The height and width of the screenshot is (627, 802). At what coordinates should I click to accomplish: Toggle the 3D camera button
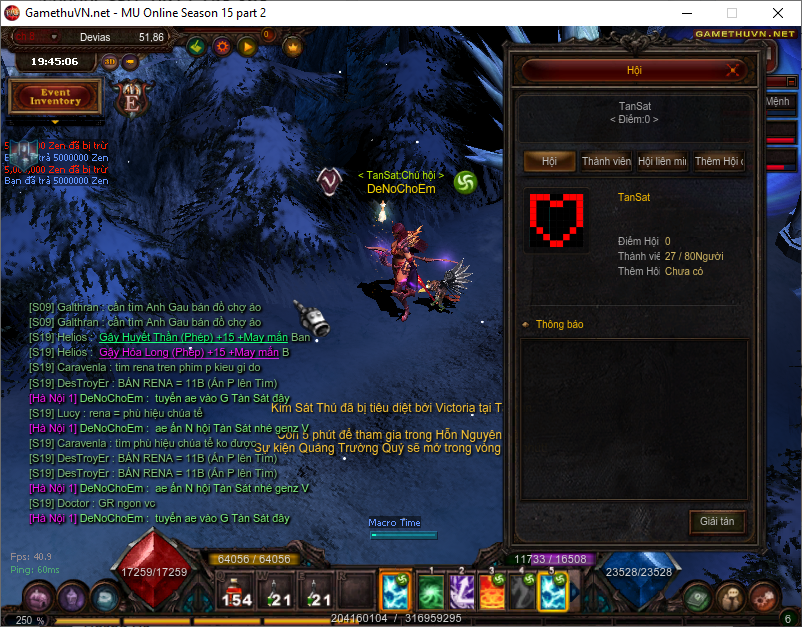click(110, 61)
